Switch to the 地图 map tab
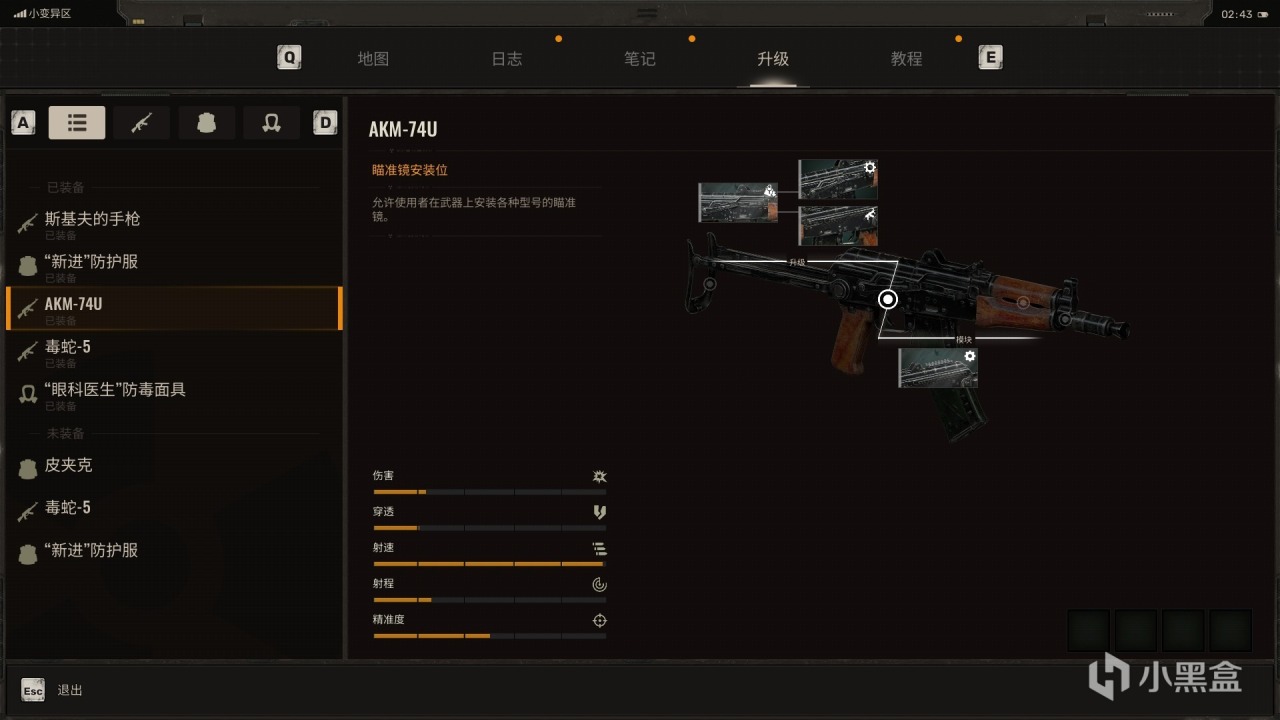The image size is (1280, 720). [373, 59]
